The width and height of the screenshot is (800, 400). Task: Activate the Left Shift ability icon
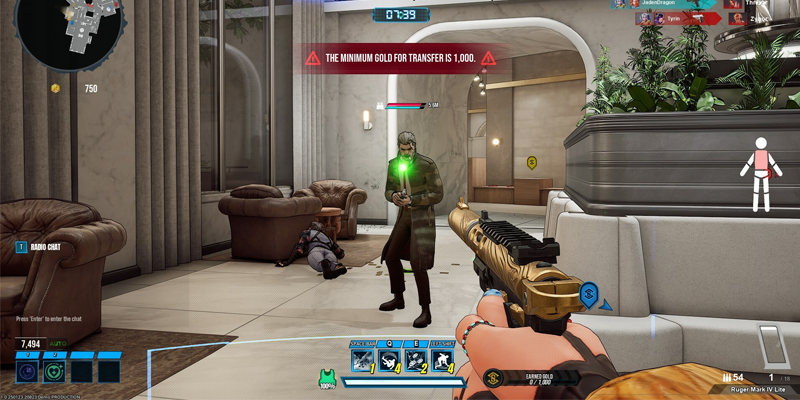point(443,360)
